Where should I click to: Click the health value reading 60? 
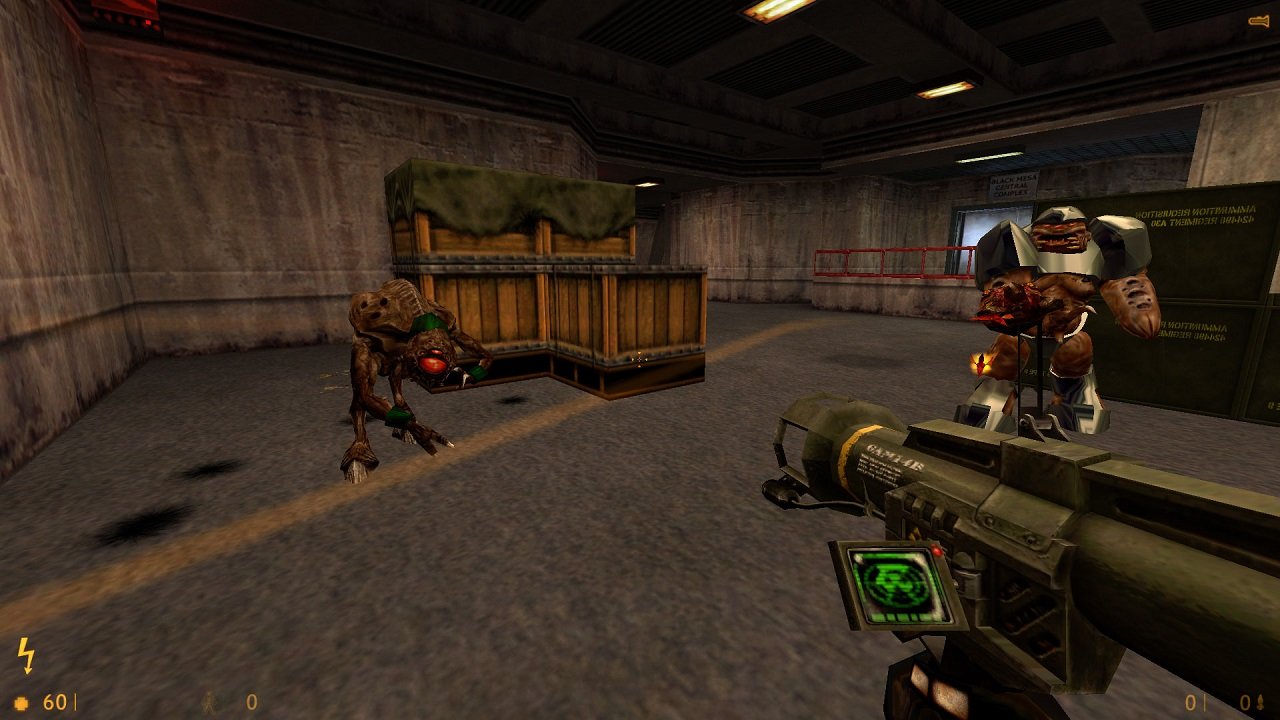(x=57, y=701)
